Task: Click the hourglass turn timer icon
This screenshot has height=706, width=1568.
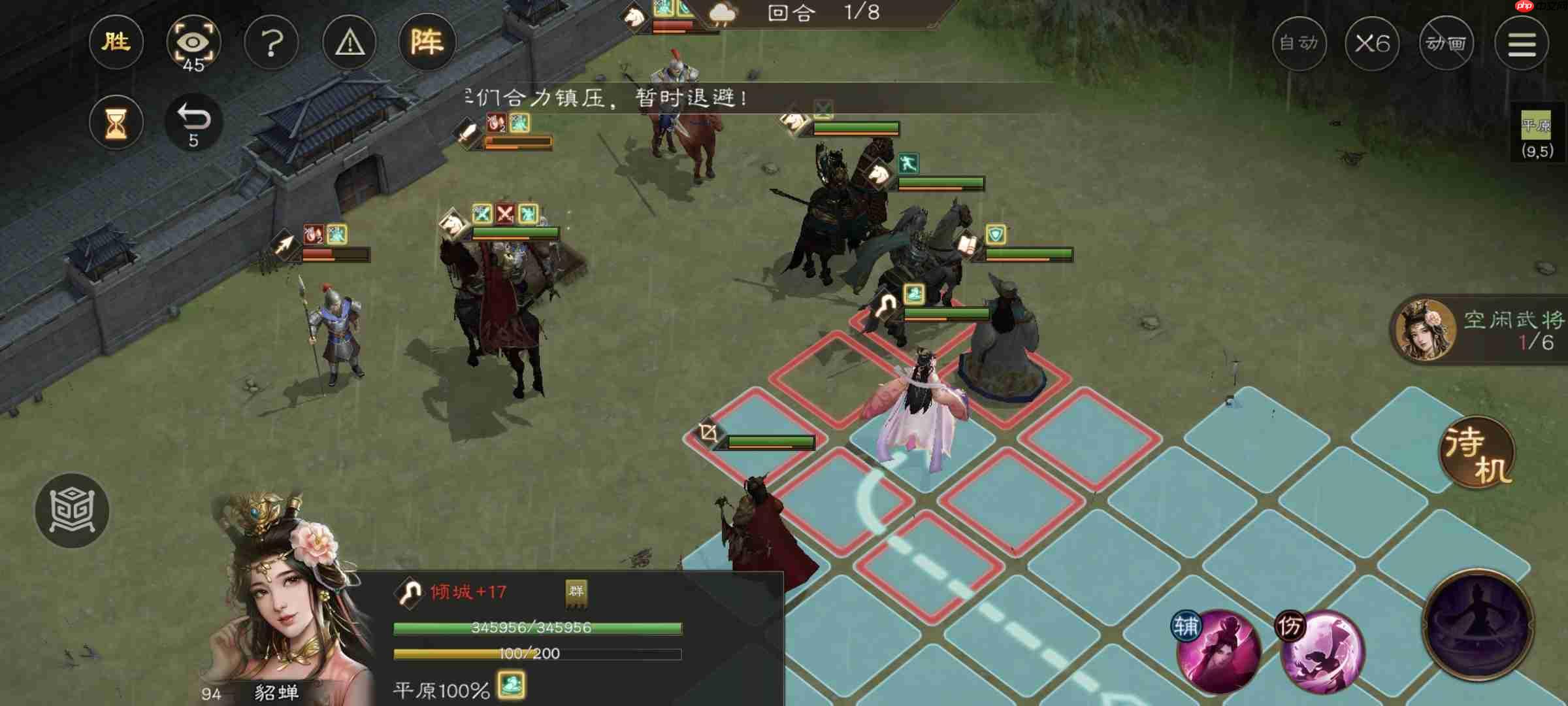Action: [116, 122]
